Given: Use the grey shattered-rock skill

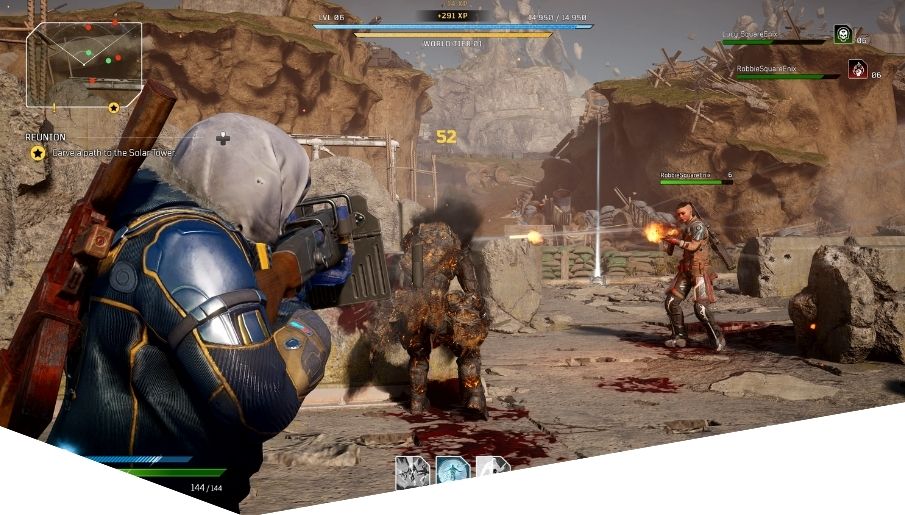Looking at the screenshot, I should tap(411, 472).
